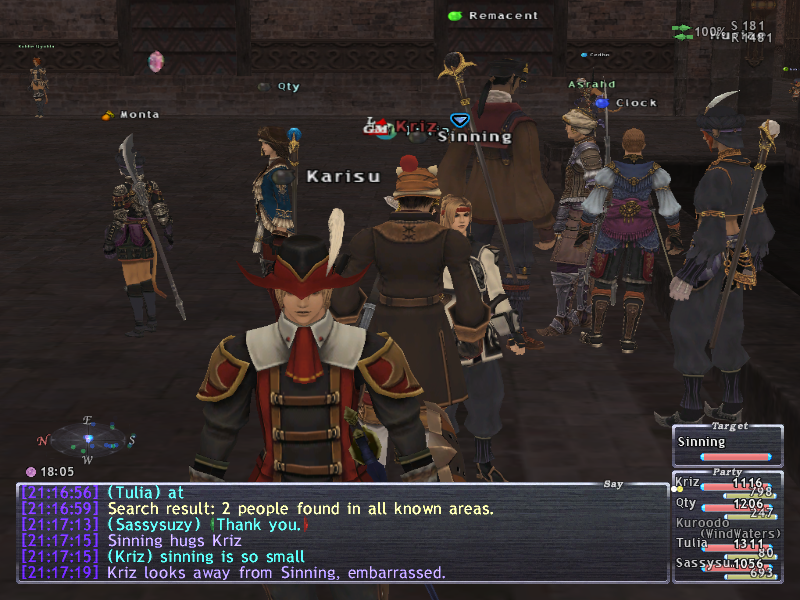This screenshot has height=600, width=800.
Task: Select Kriz in the party list
Action: pos(688,482)
